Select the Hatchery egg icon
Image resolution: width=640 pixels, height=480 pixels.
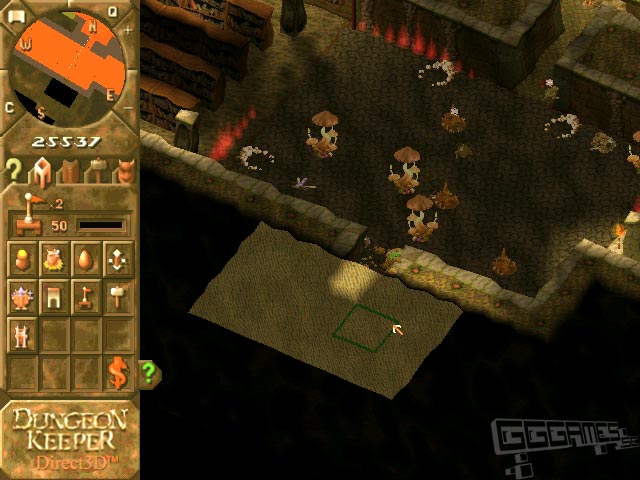(x=87, y=262)
